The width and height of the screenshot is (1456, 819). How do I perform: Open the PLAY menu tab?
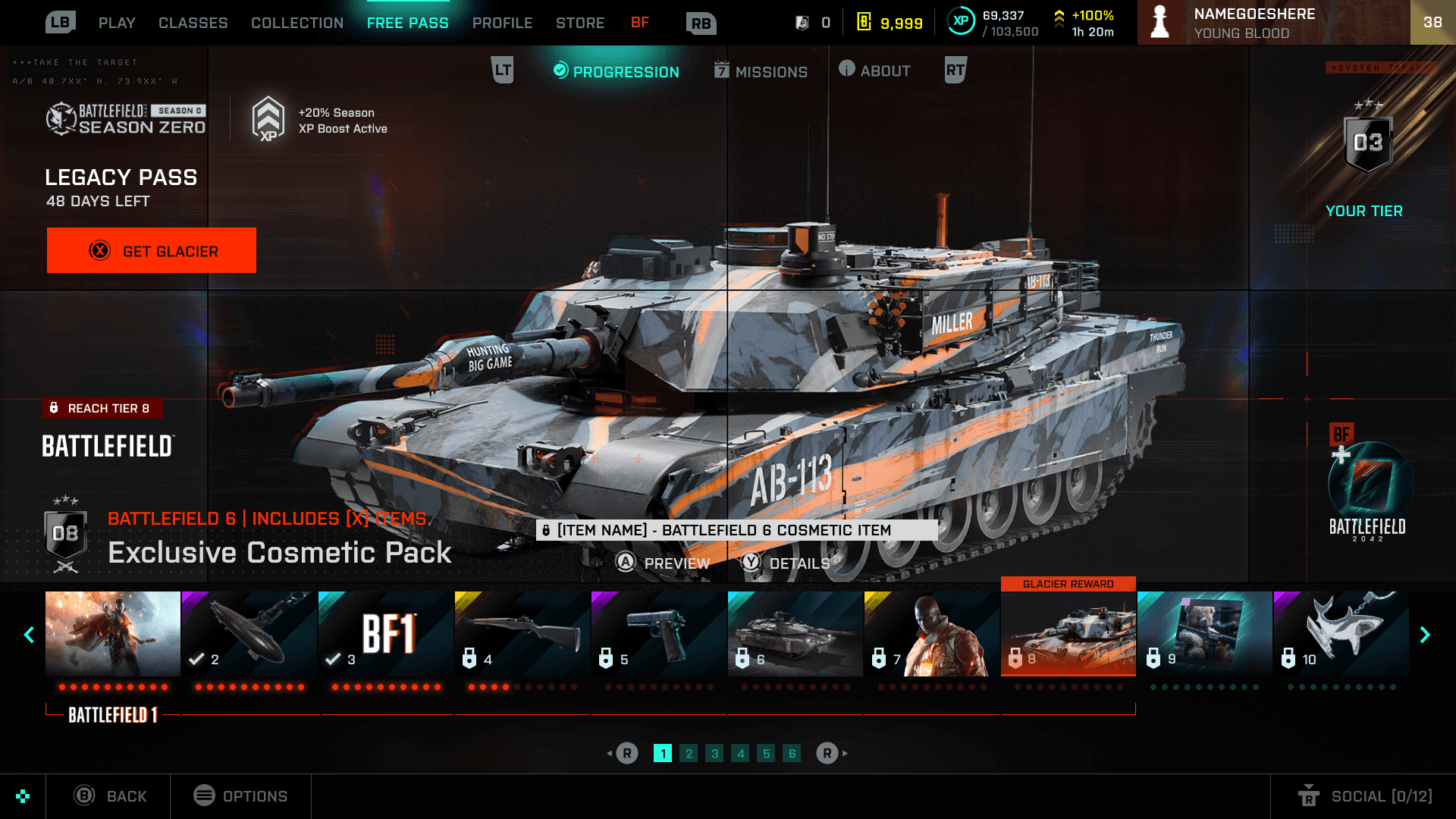tap(117, 23)
